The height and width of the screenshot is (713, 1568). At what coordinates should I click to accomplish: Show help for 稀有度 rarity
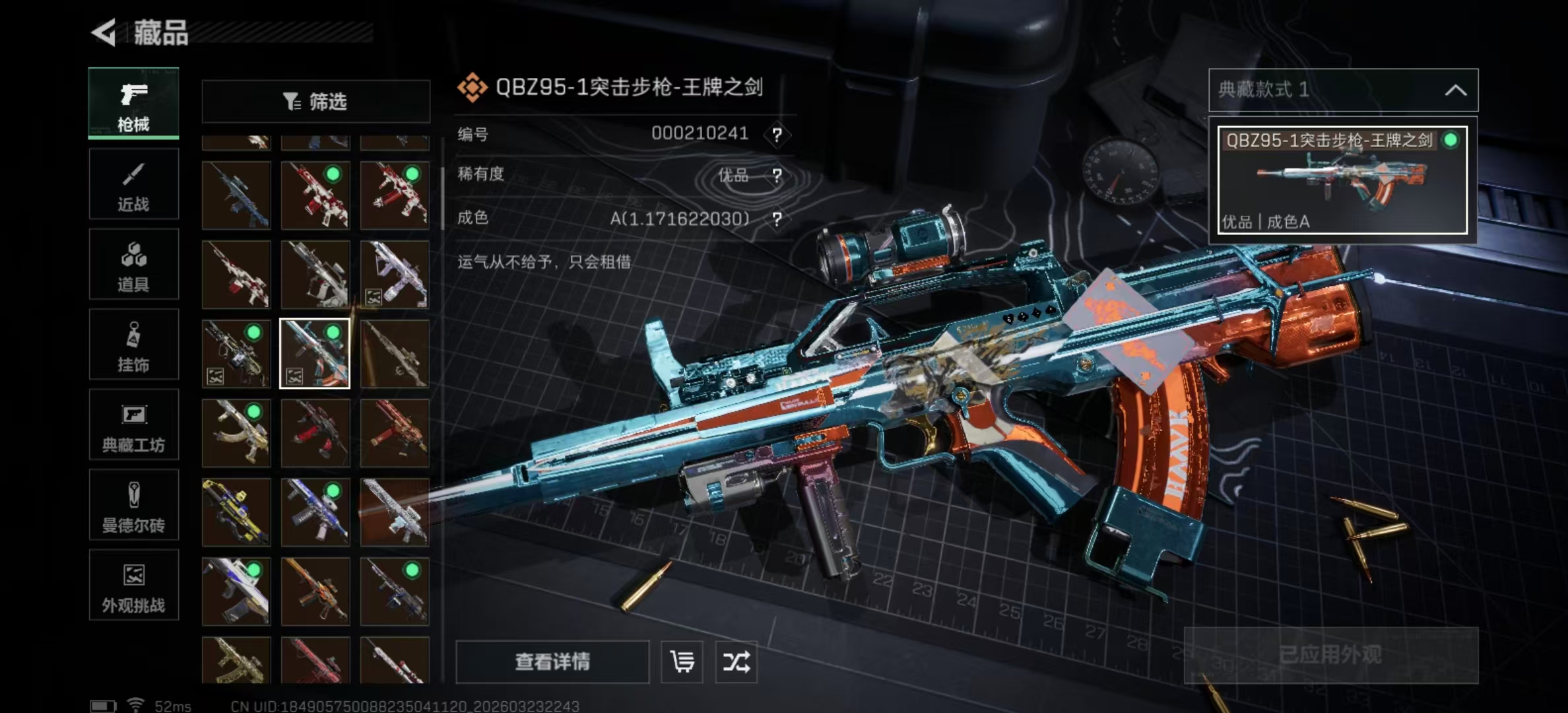777,176
